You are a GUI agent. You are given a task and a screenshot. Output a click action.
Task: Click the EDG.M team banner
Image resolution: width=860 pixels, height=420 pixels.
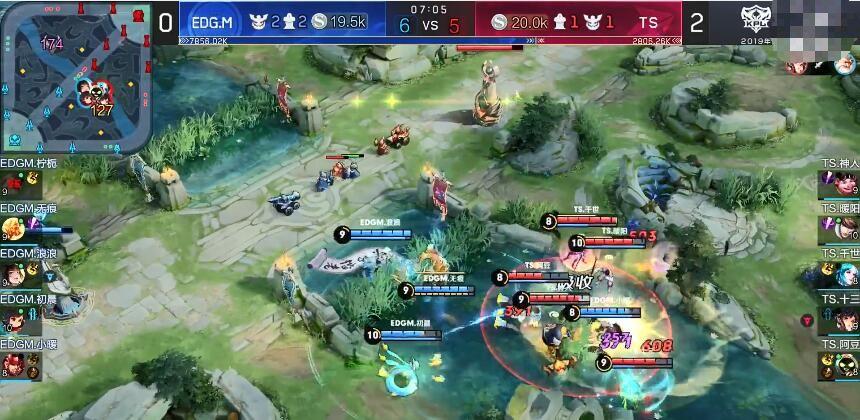[212, 21]
